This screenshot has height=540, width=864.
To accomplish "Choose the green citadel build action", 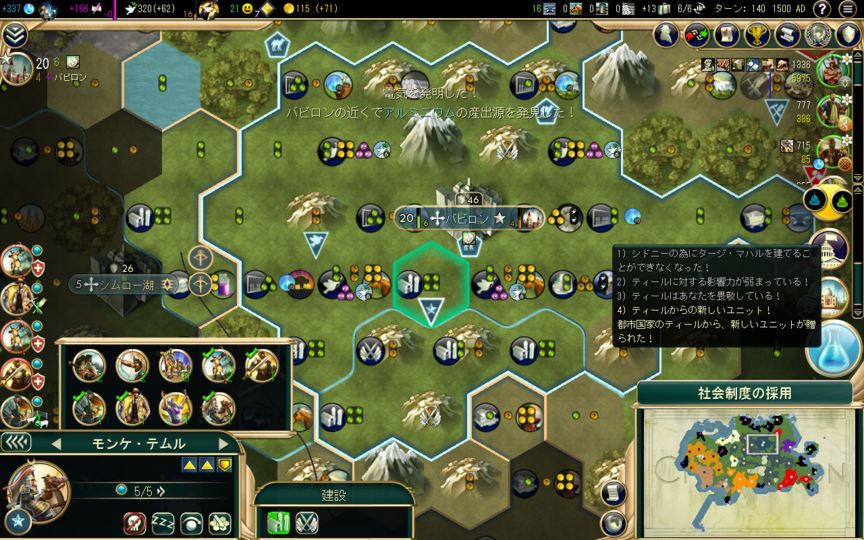I will pyautogui.click(x=278, y=520).
